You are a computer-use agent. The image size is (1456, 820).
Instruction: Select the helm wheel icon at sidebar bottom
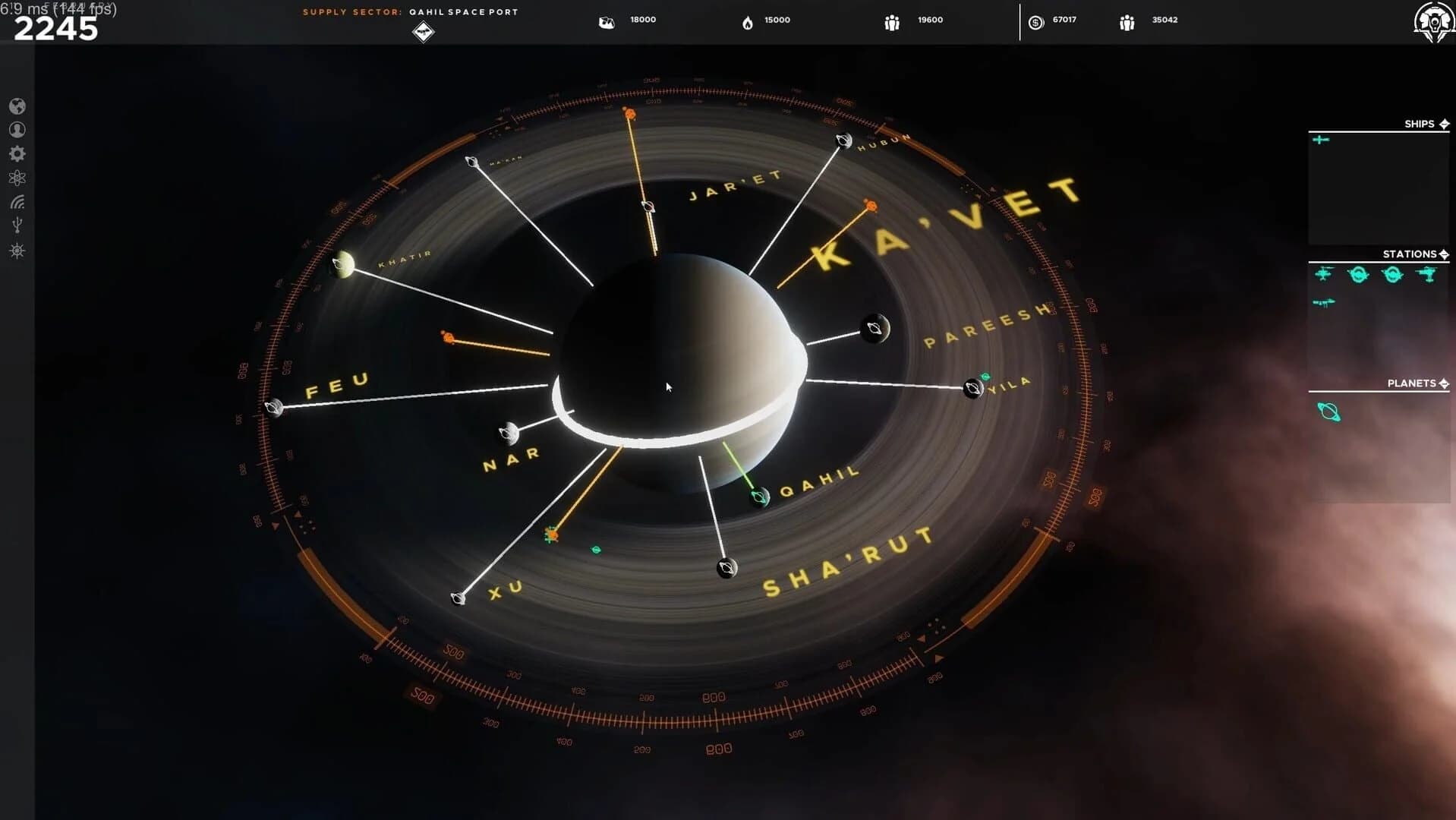[17, 251]
